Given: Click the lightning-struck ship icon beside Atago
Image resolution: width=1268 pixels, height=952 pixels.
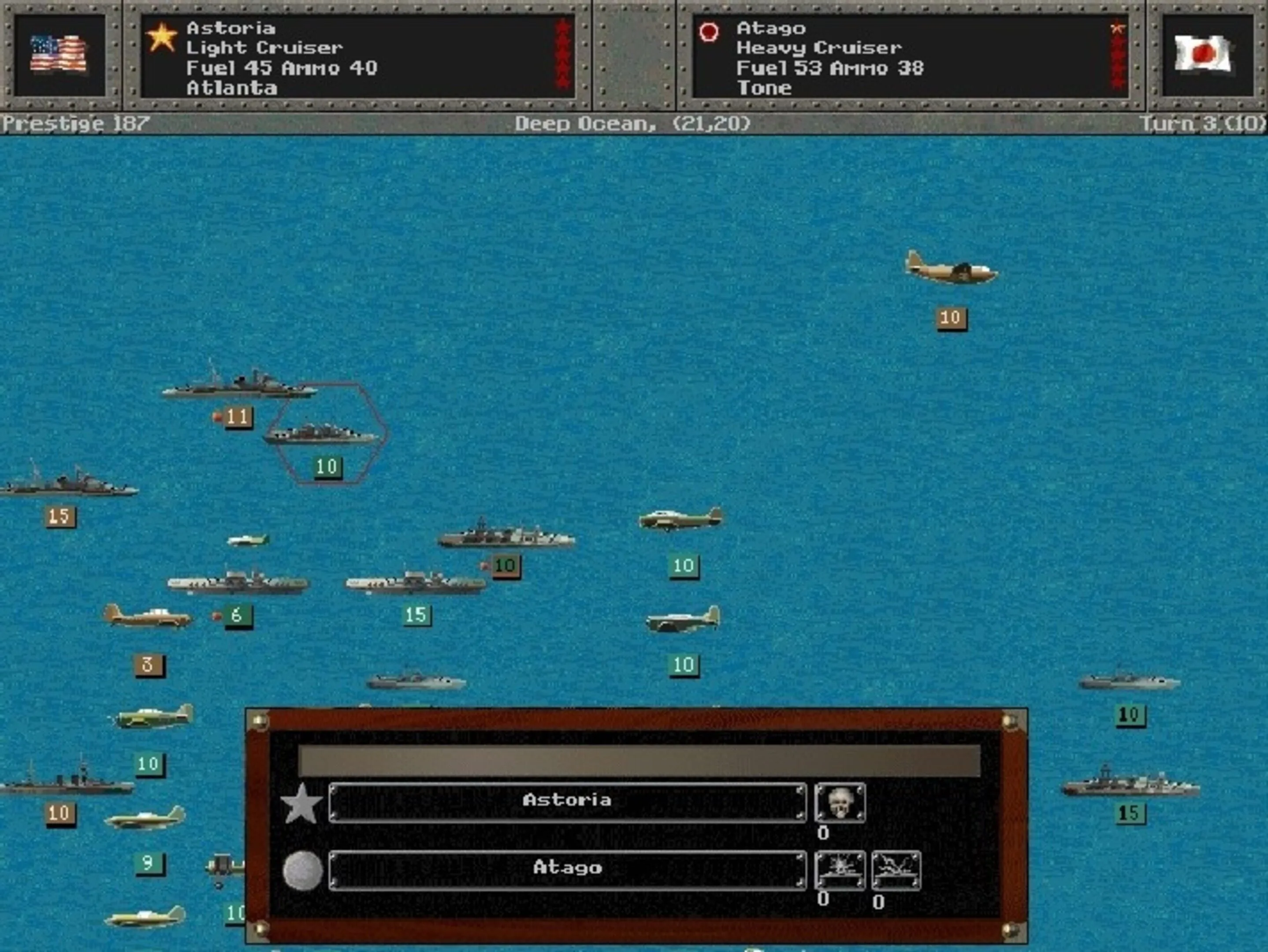Looking at the screenshot, I should click(896, 870).
